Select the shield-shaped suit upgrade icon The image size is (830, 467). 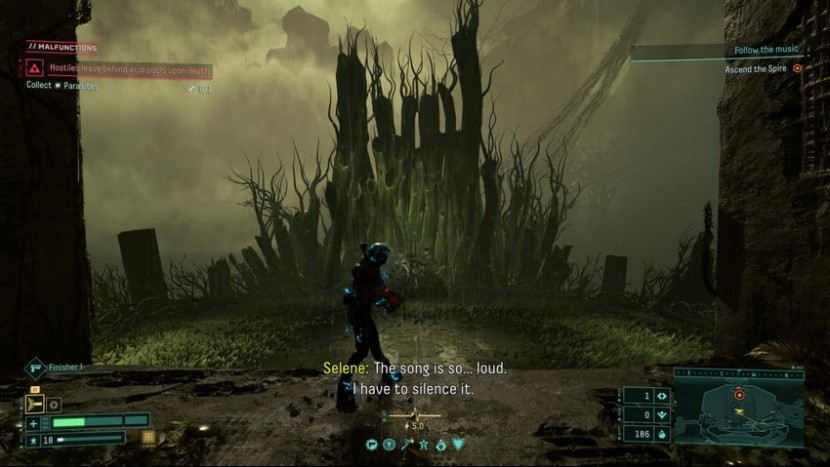[x=458, y=444]
